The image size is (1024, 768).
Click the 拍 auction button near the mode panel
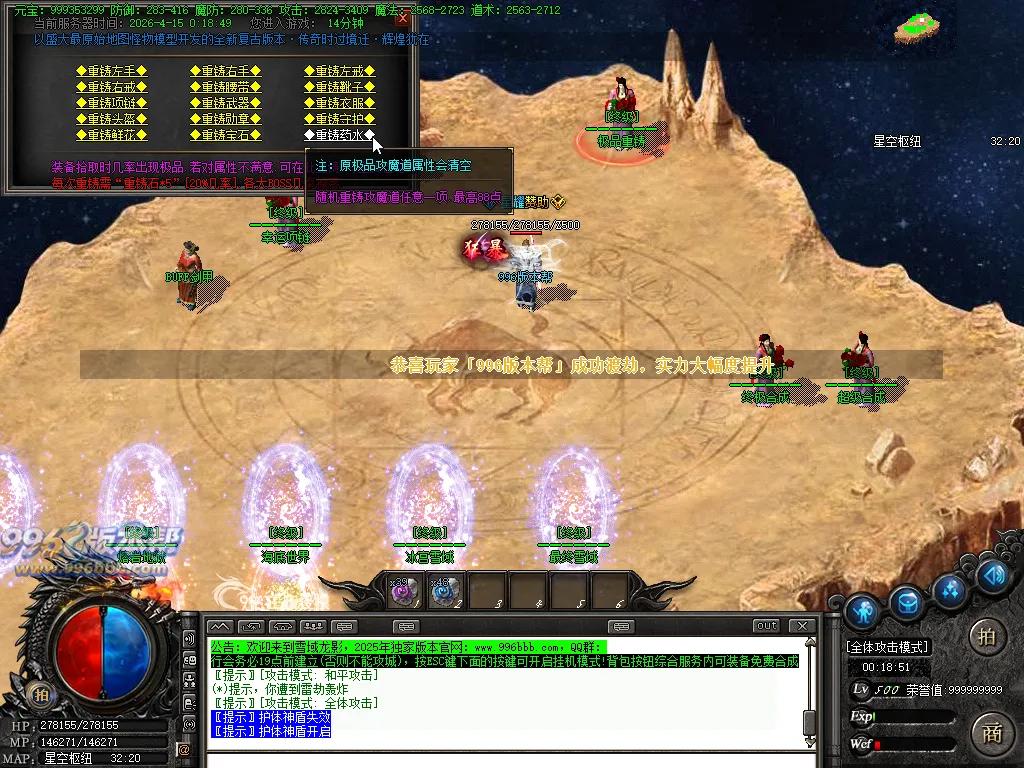tap(986, 636)
